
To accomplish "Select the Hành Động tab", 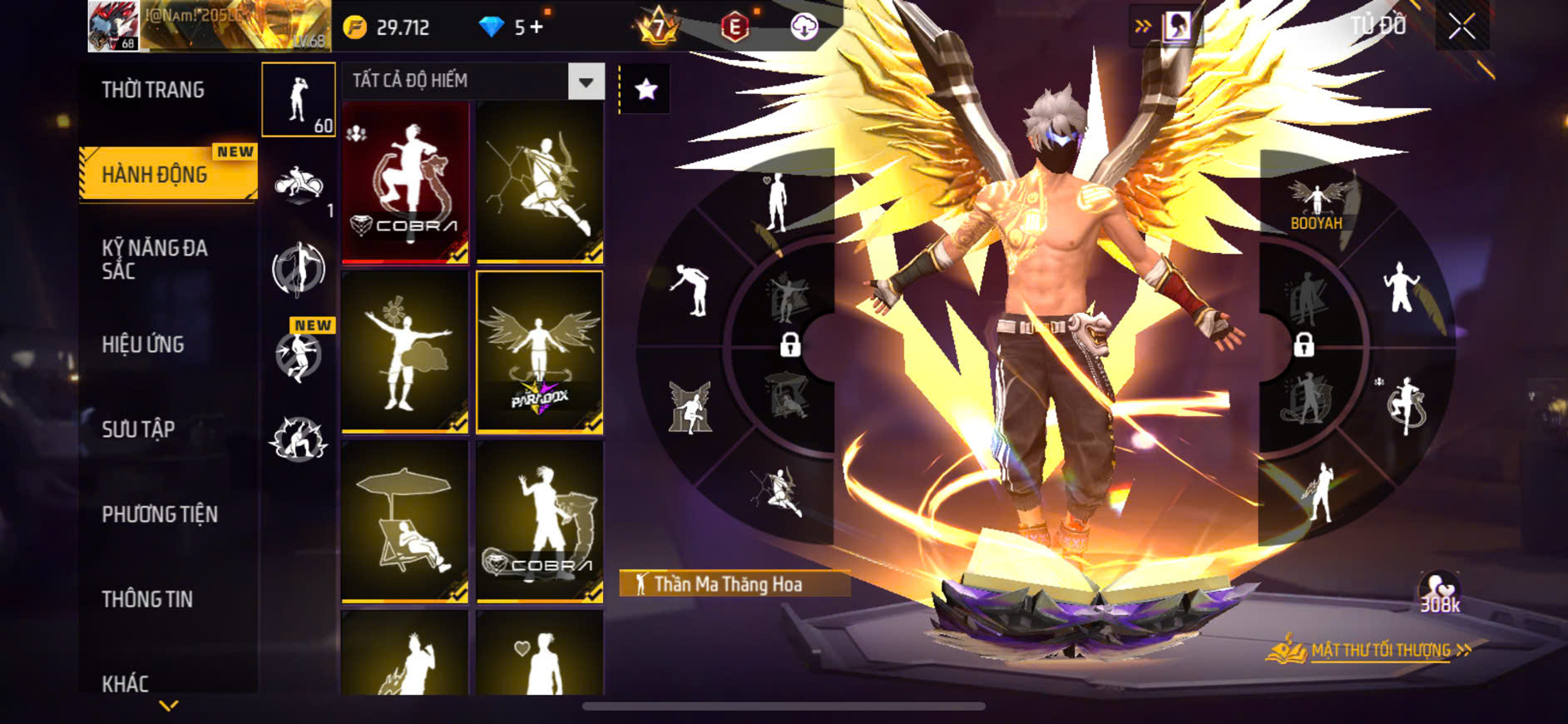I will (155, 175).
